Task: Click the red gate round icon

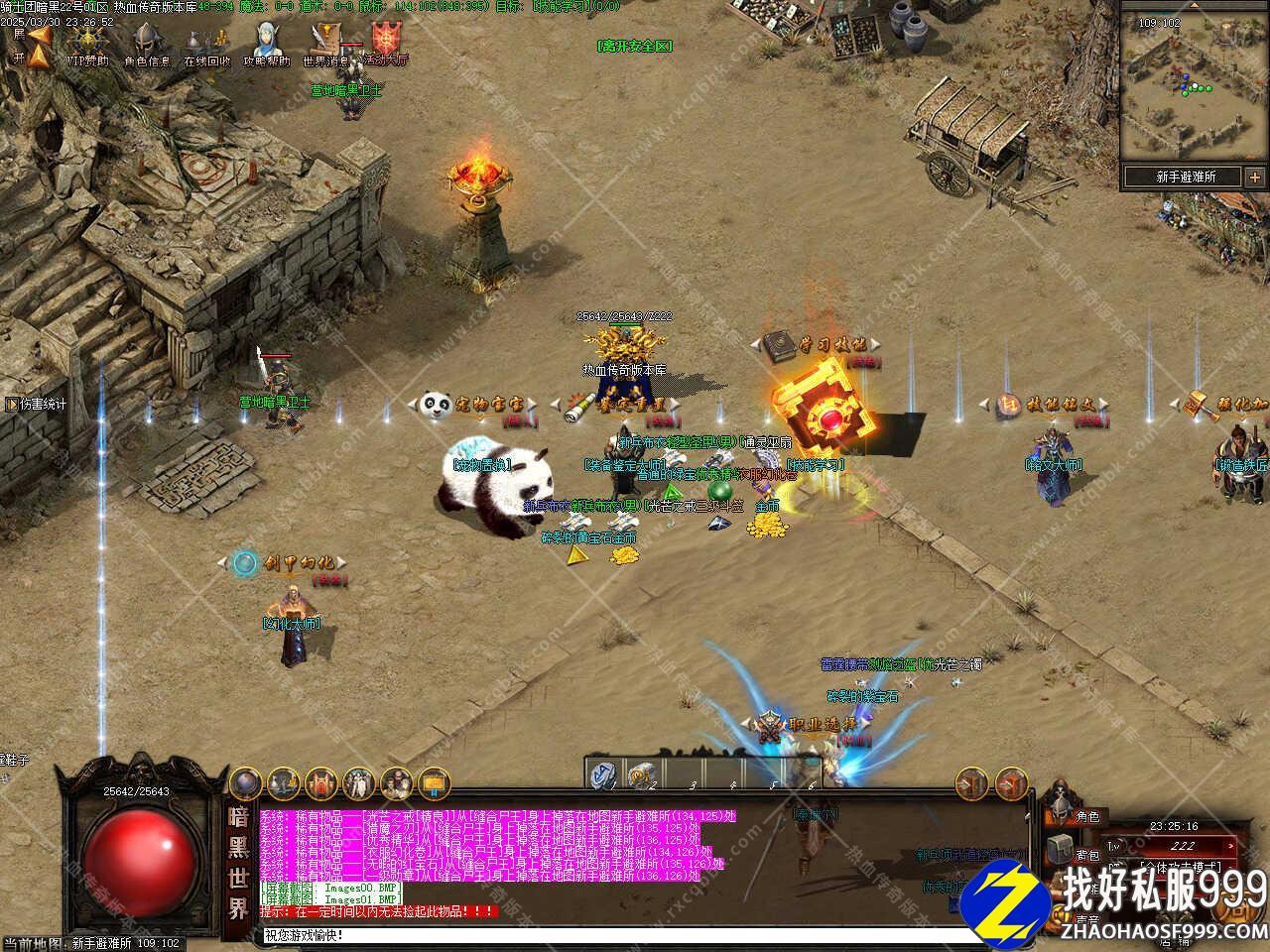Action: pos(320,782)
